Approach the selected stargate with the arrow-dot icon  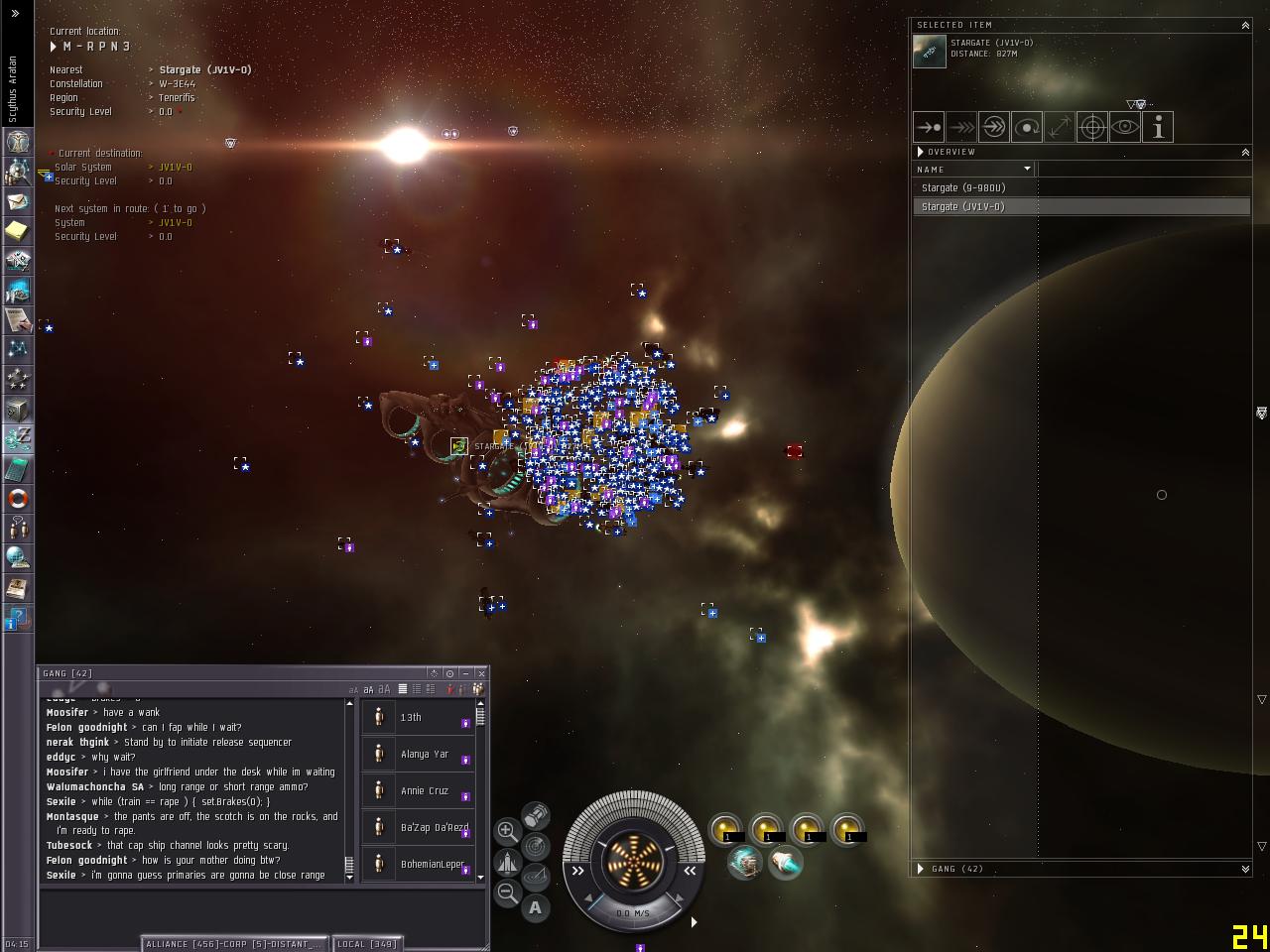click(x=929, y=127)
